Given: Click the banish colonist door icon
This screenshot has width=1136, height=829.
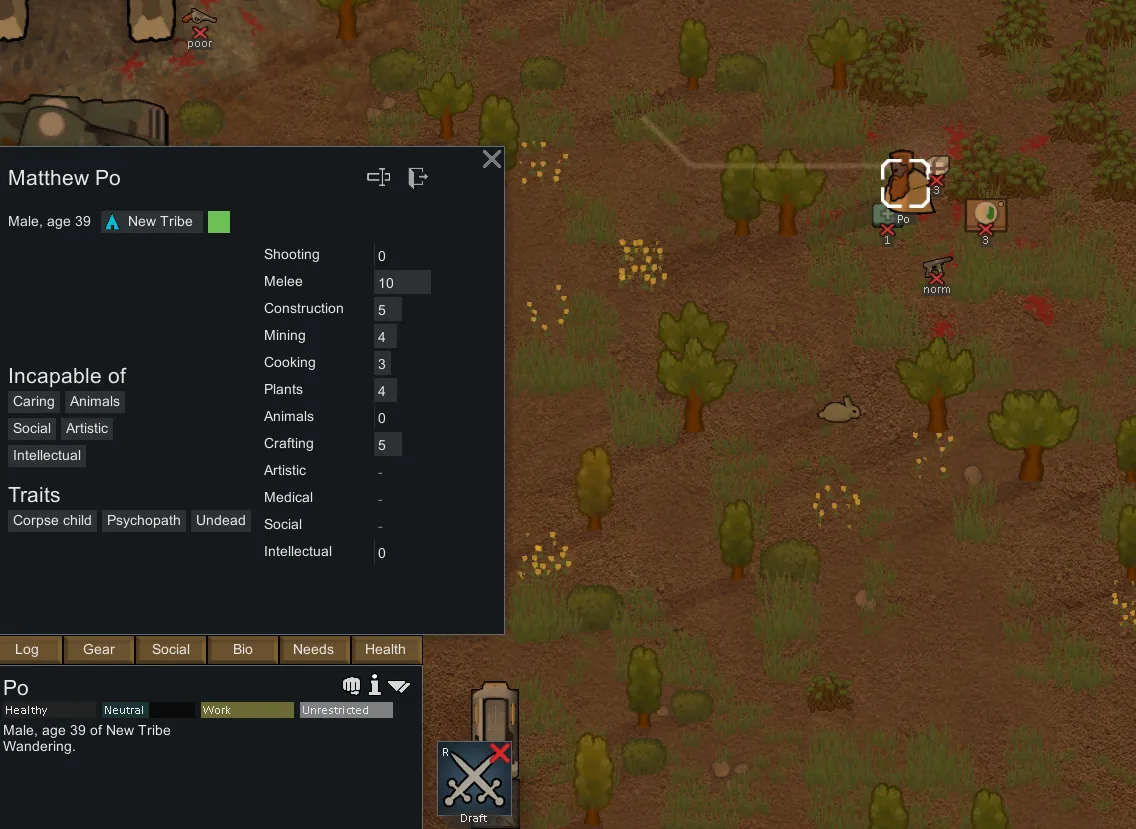Looking at the screenshot, I should (x=418, y=178).
